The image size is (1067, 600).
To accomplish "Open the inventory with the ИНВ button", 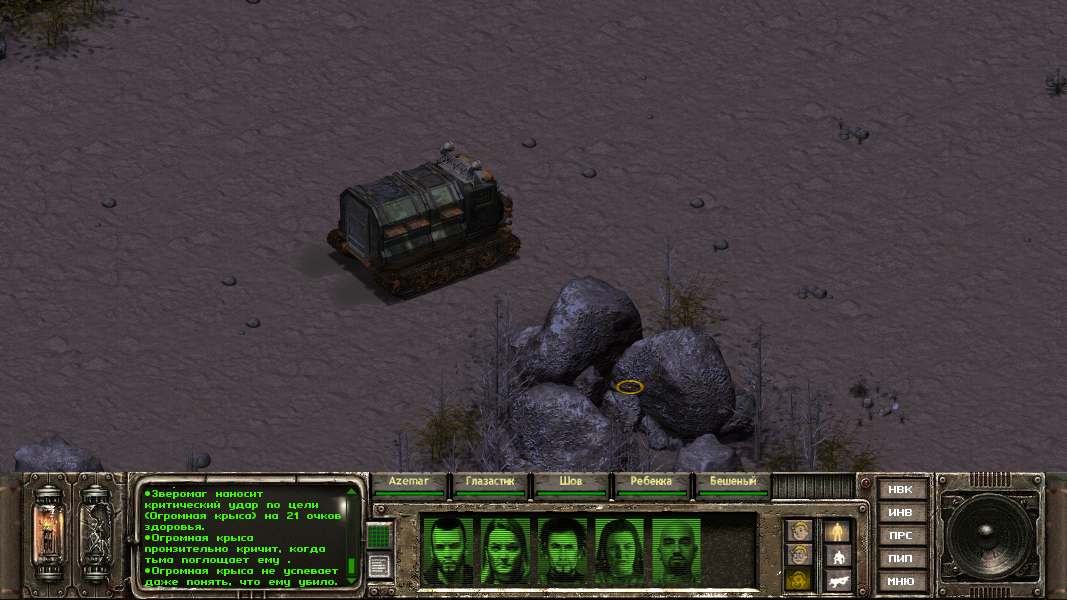I will pos(900,512).
